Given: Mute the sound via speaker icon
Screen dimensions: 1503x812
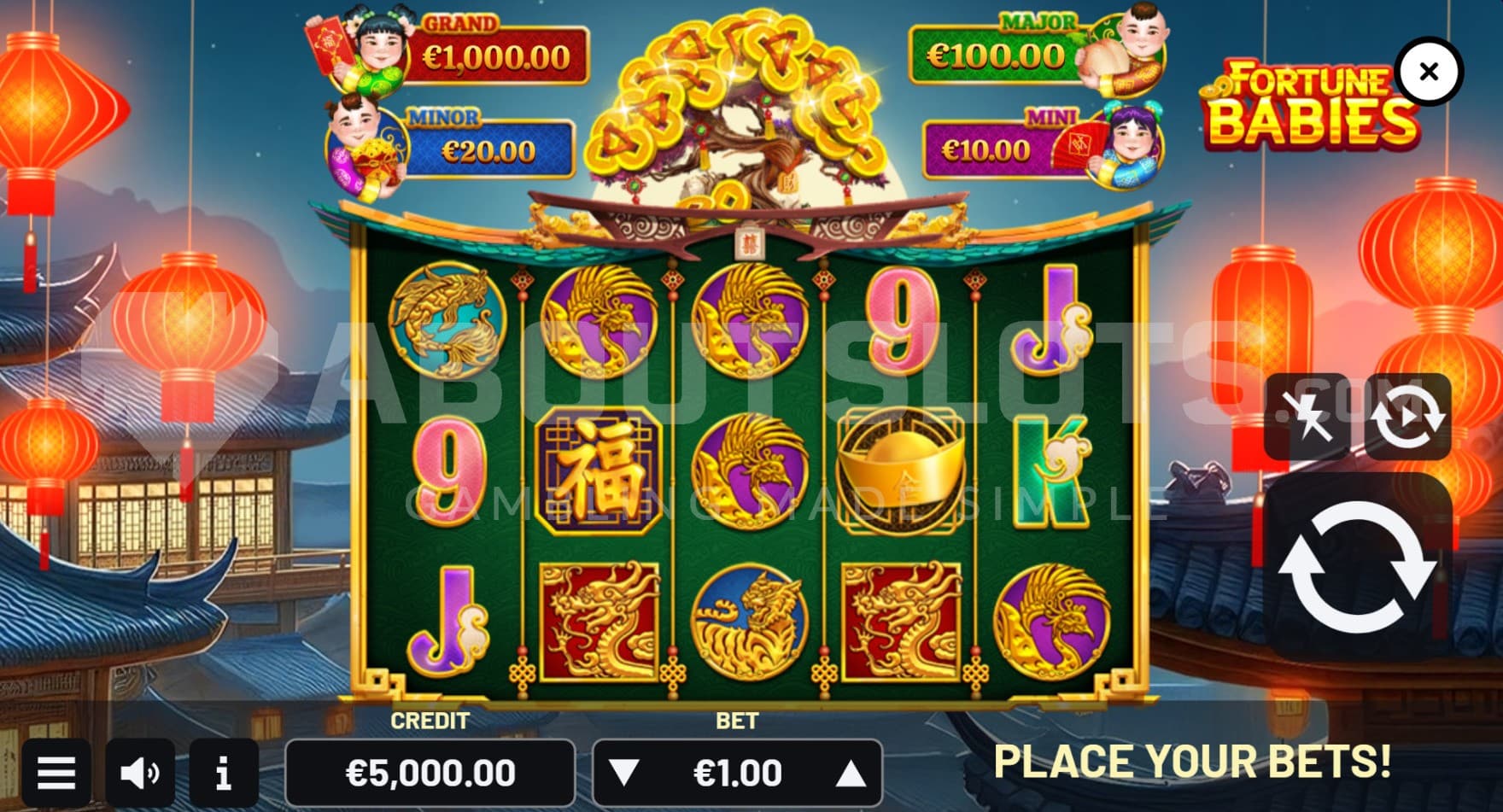Looking at the screenshot, I should (140, 774).
